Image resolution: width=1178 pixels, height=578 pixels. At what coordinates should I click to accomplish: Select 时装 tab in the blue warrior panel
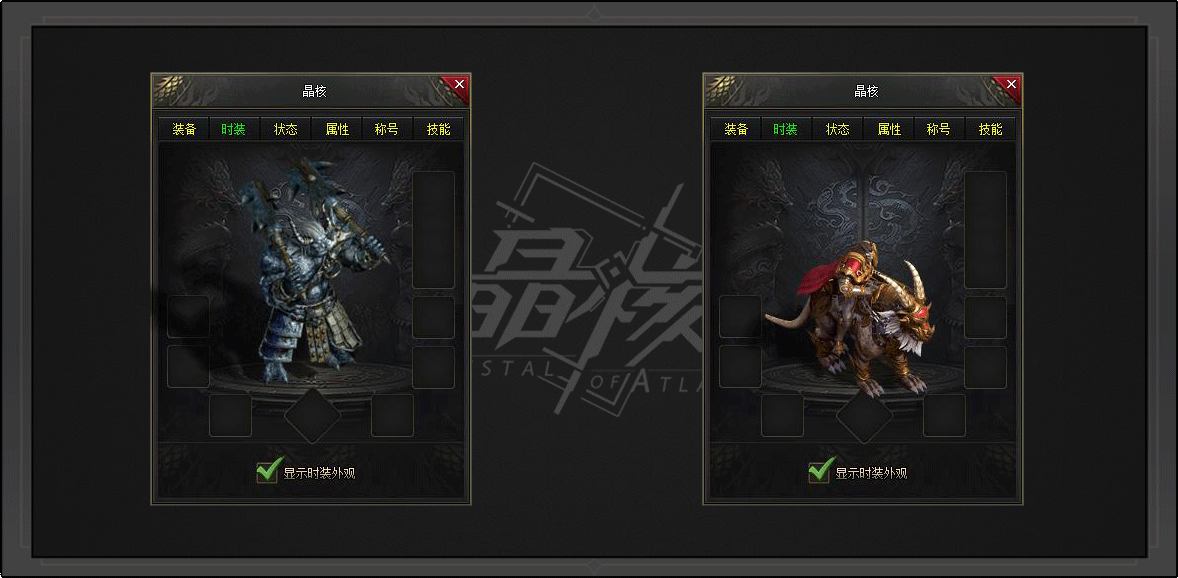tap(233, 130)
